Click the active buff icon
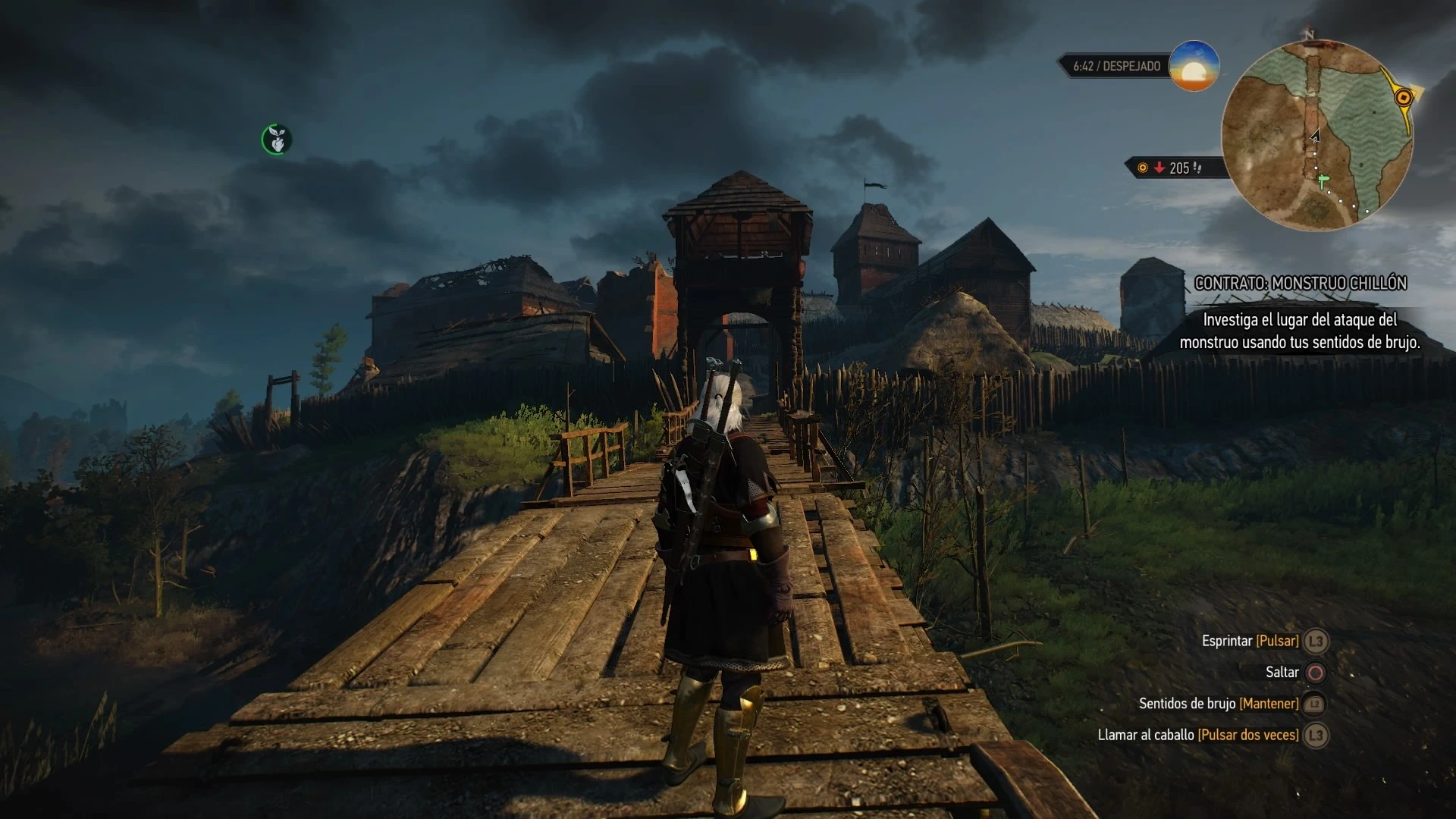Screen dimensions: 1456x819 click(x=277, y=140)
